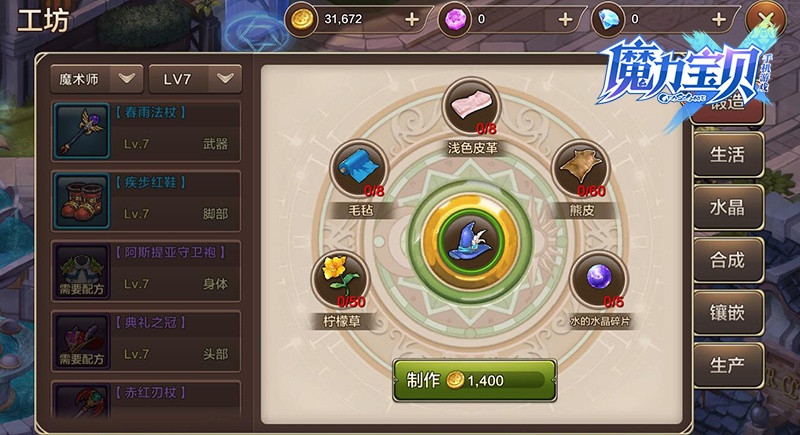Select the 春雨法杖 weapon recipe
800x435 pixels.
[x=146, y=130]
